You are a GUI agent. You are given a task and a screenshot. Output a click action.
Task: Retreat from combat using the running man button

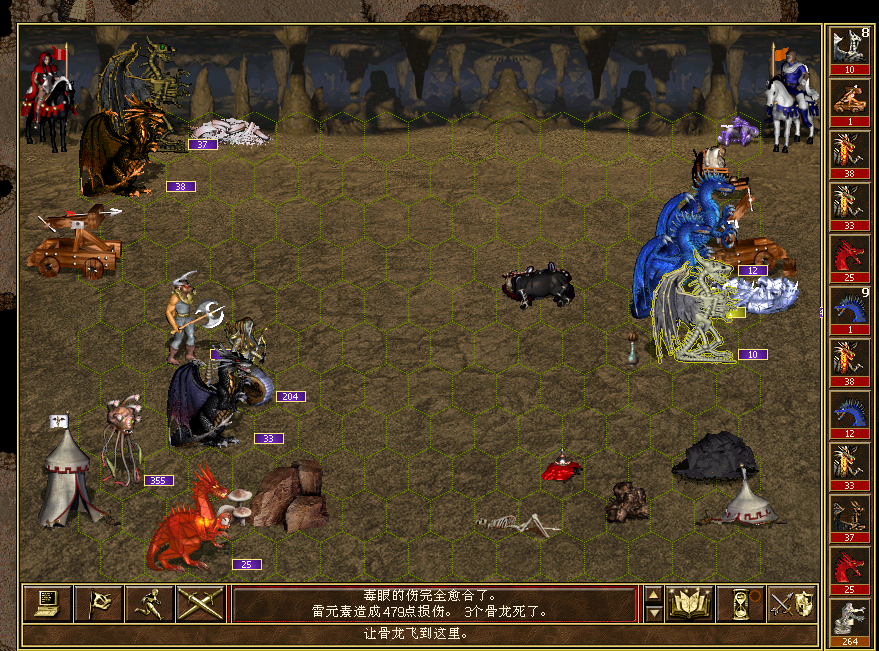[x=150, y=603]
